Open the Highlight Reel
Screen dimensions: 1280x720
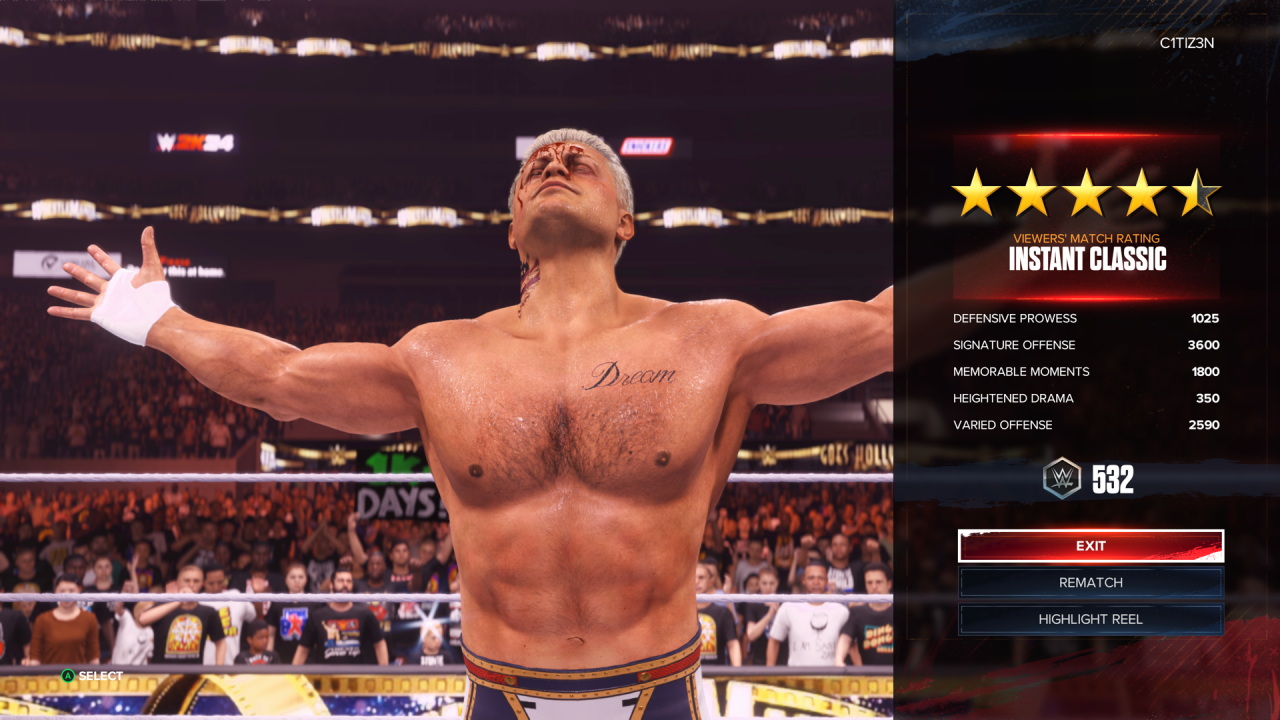pos(1090,619)
